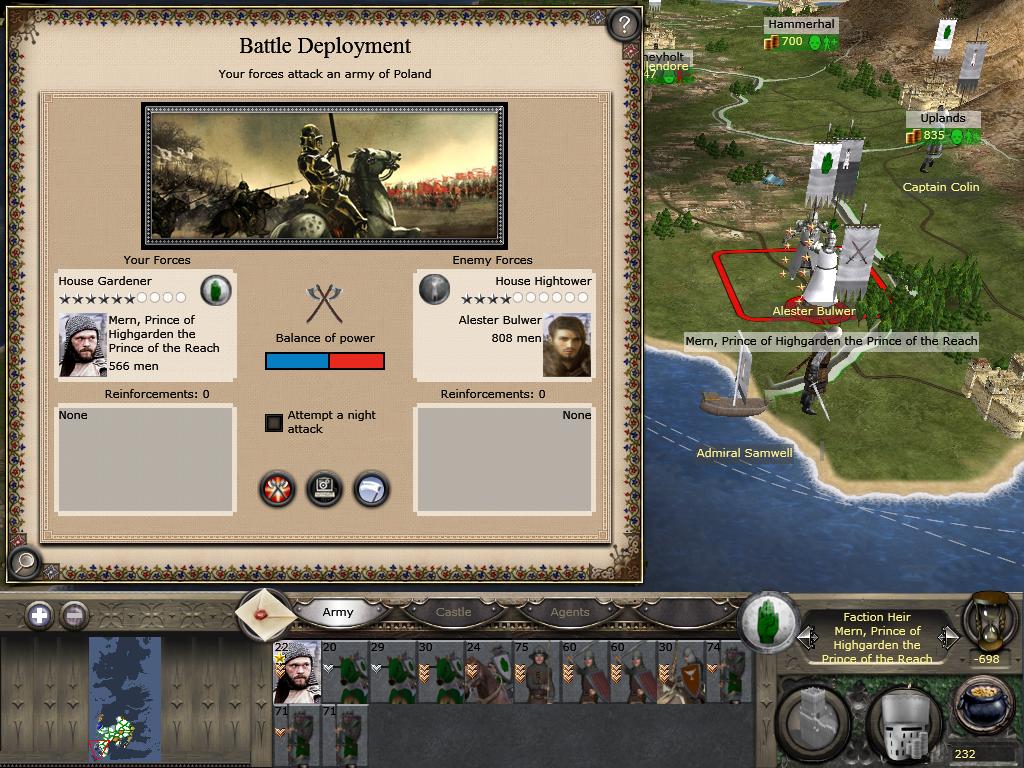
Task: Open the sealed letter messages icon
Action: click(x=264, y=613)
